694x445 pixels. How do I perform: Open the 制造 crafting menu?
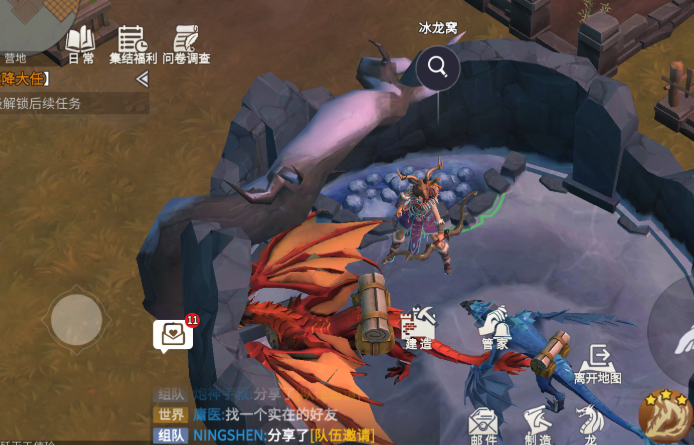[538, 424]
